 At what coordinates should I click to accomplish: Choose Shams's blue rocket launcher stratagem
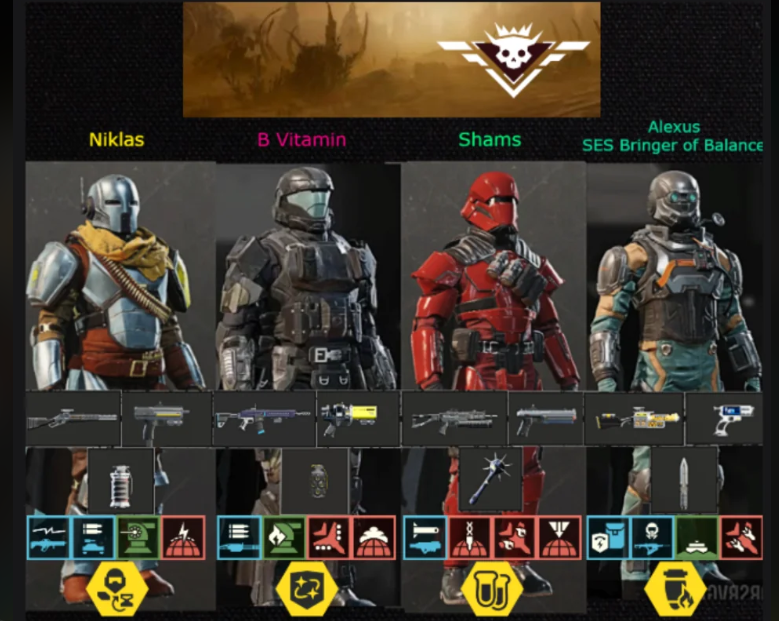point(425,537)
